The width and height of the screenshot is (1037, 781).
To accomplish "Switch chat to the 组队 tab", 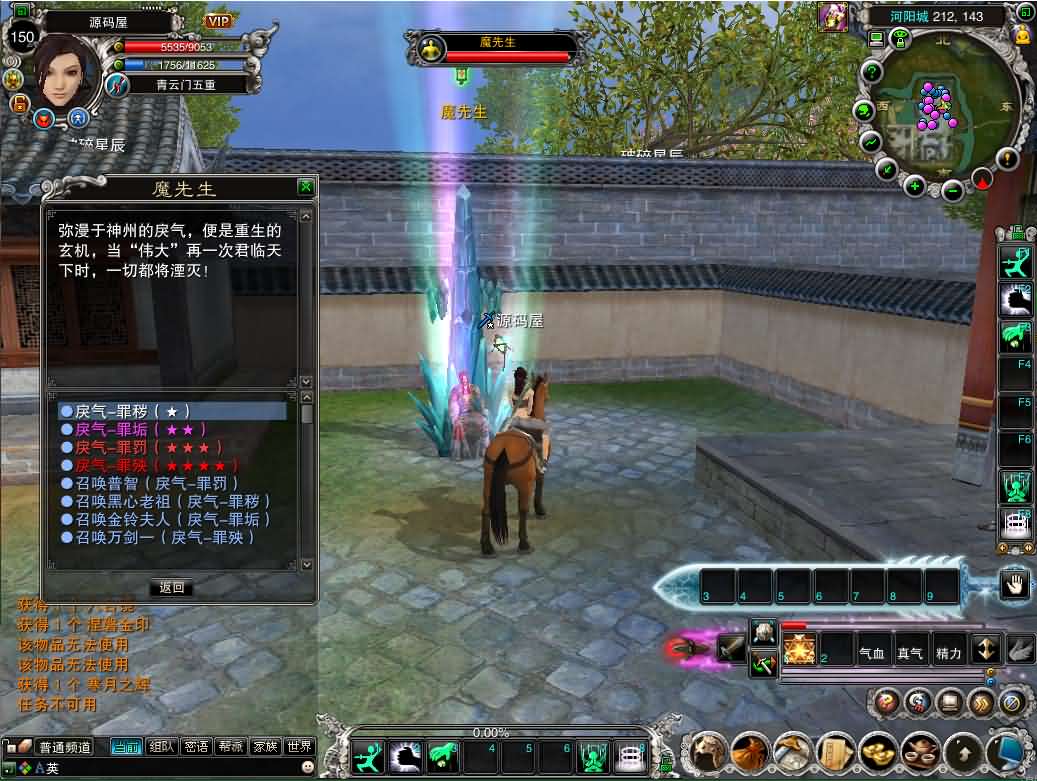I will point(161,746).
